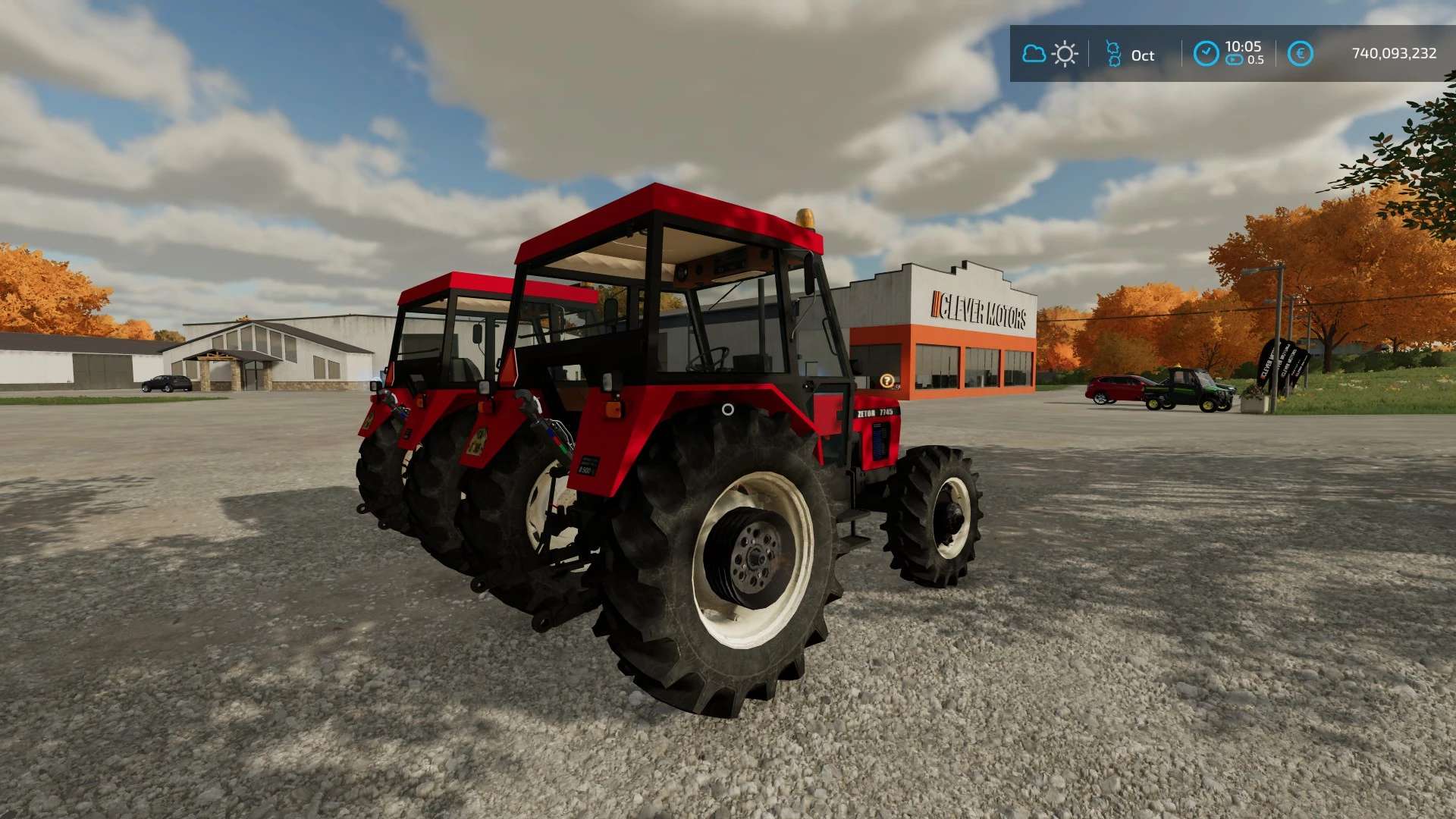Open the season cycle icon beside Oct
Viewport: 1456px width, 819px height.
(1113, 54)
